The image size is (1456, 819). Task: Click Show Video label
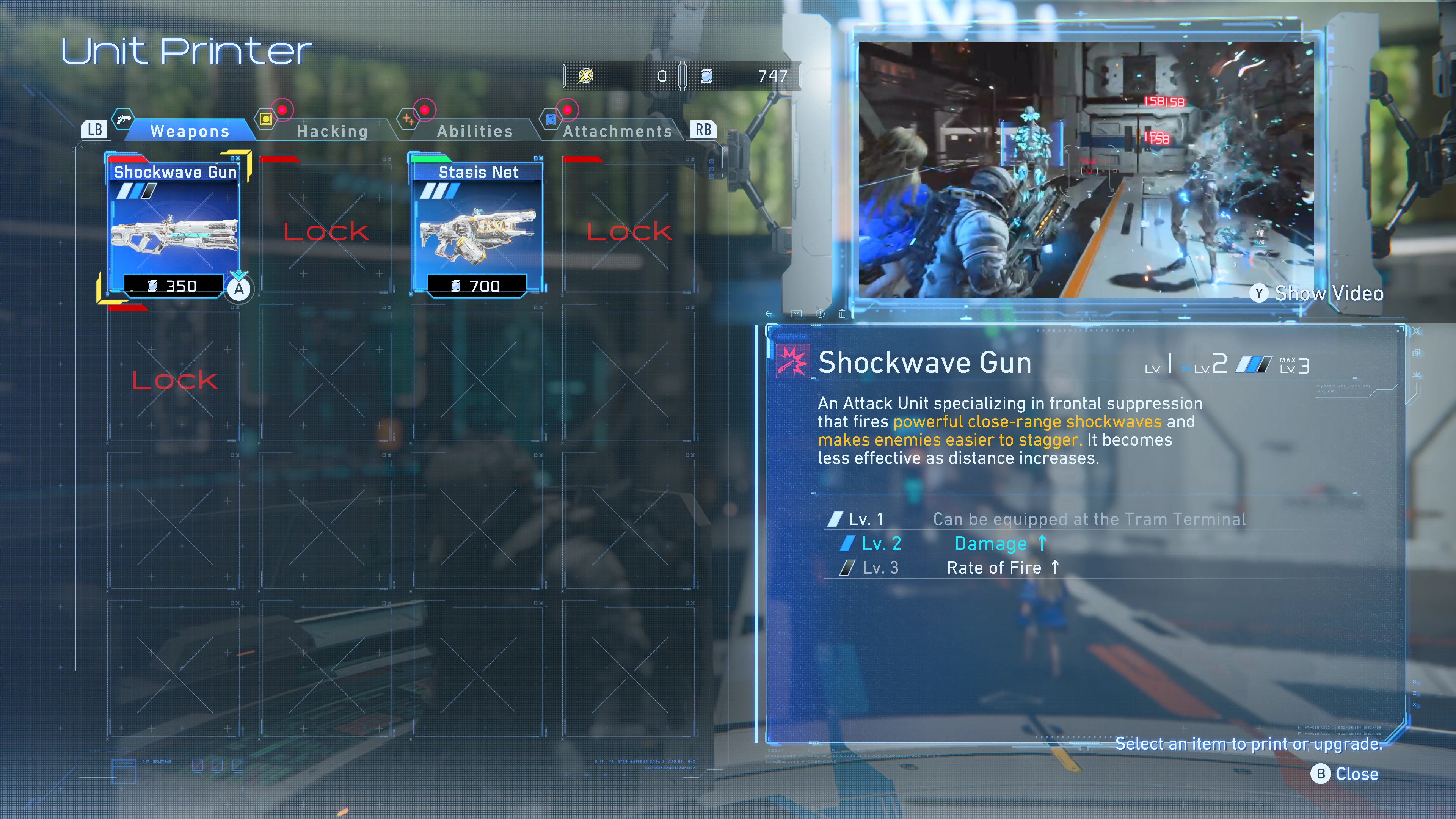click(x=1328, y=293)
